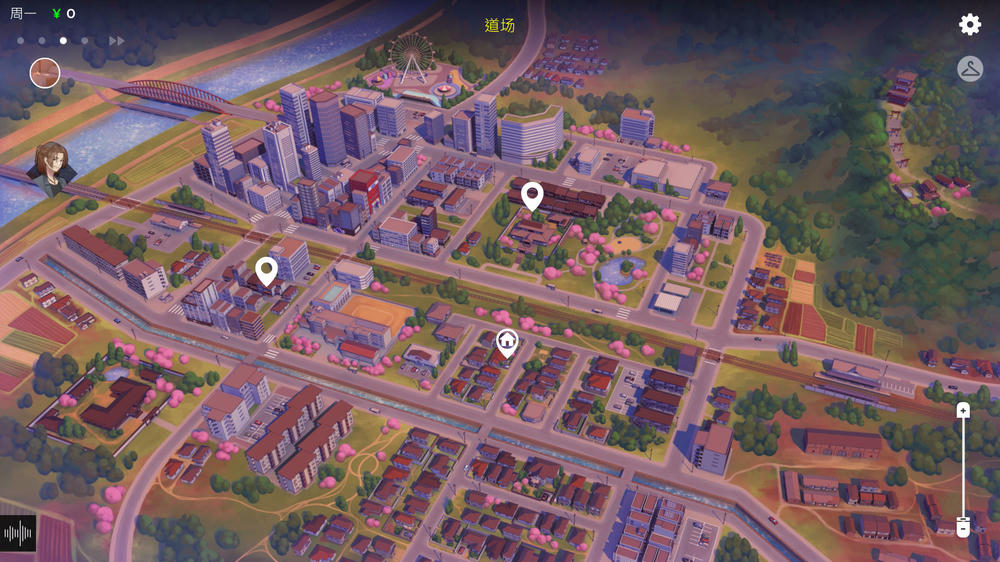Click the brown-haired character portrait

(x=55, y=167)
